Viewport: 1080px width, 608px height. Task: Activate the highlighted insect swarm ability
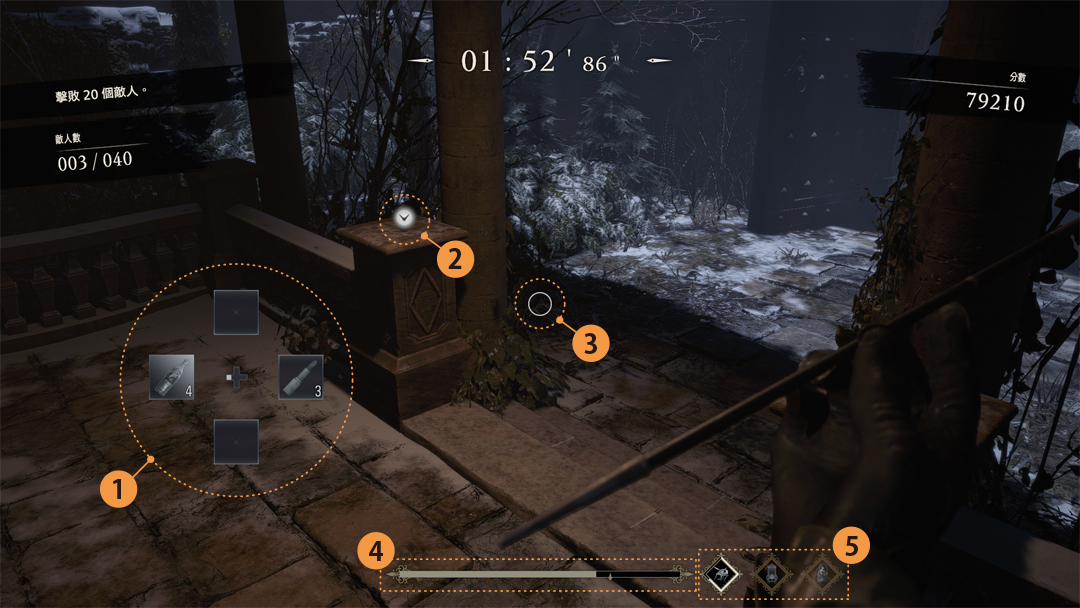pyautogui.click(x=720, y=573)
